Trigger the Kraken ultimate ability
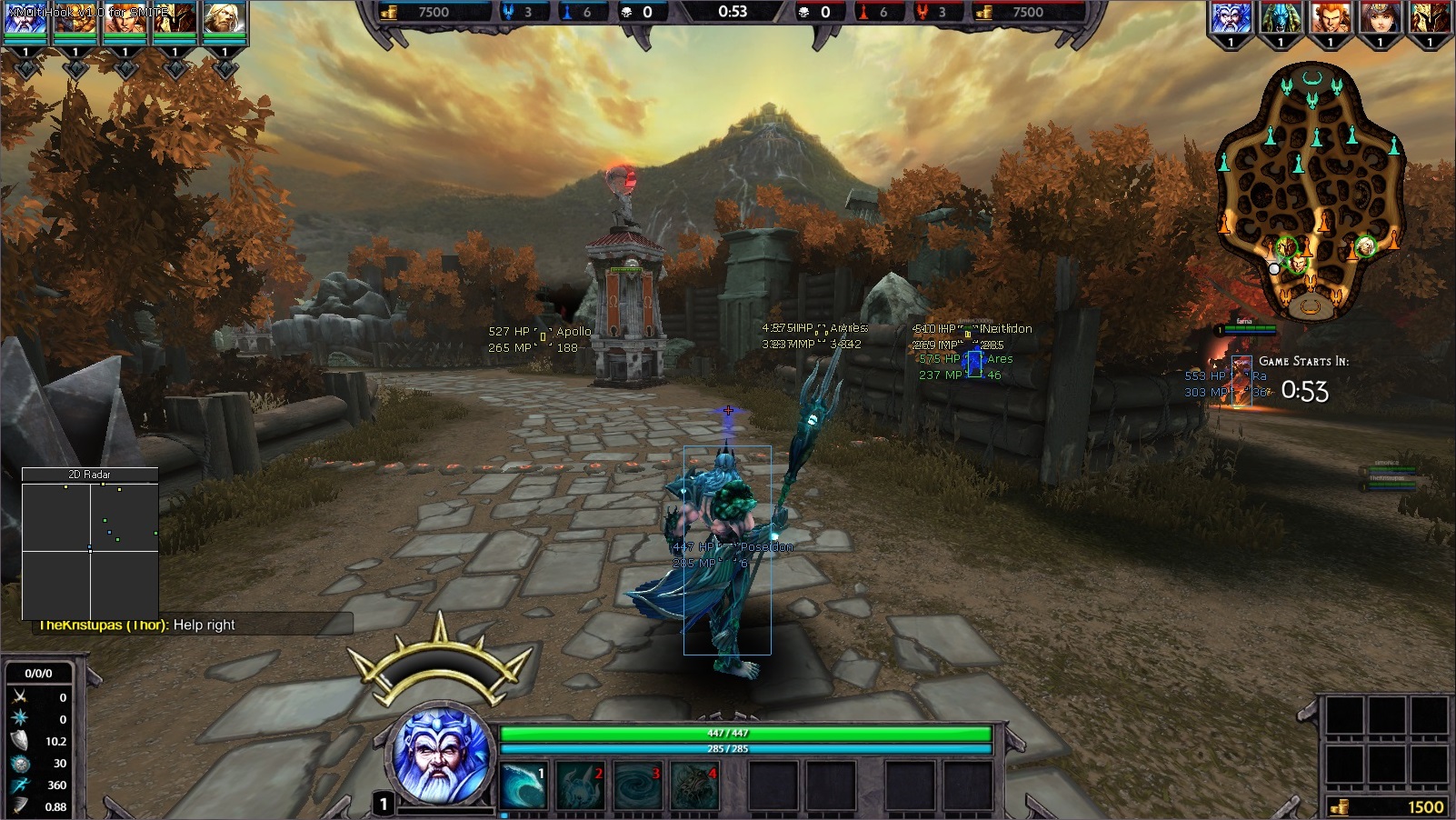Screen dimensions: 1456x820 693,785
